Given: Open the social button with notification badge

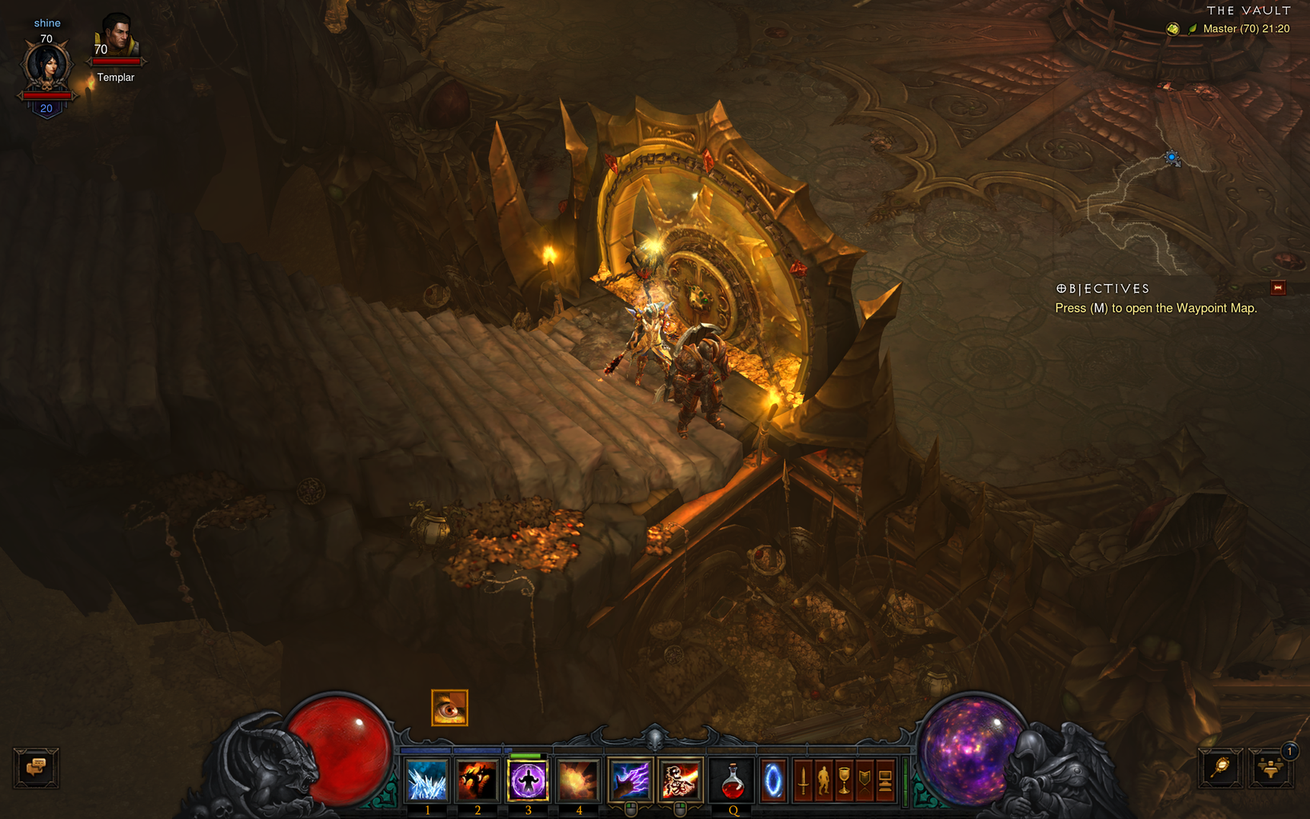Looking at the screenshot, I should pyautogui.click(x=1272, y=768).
